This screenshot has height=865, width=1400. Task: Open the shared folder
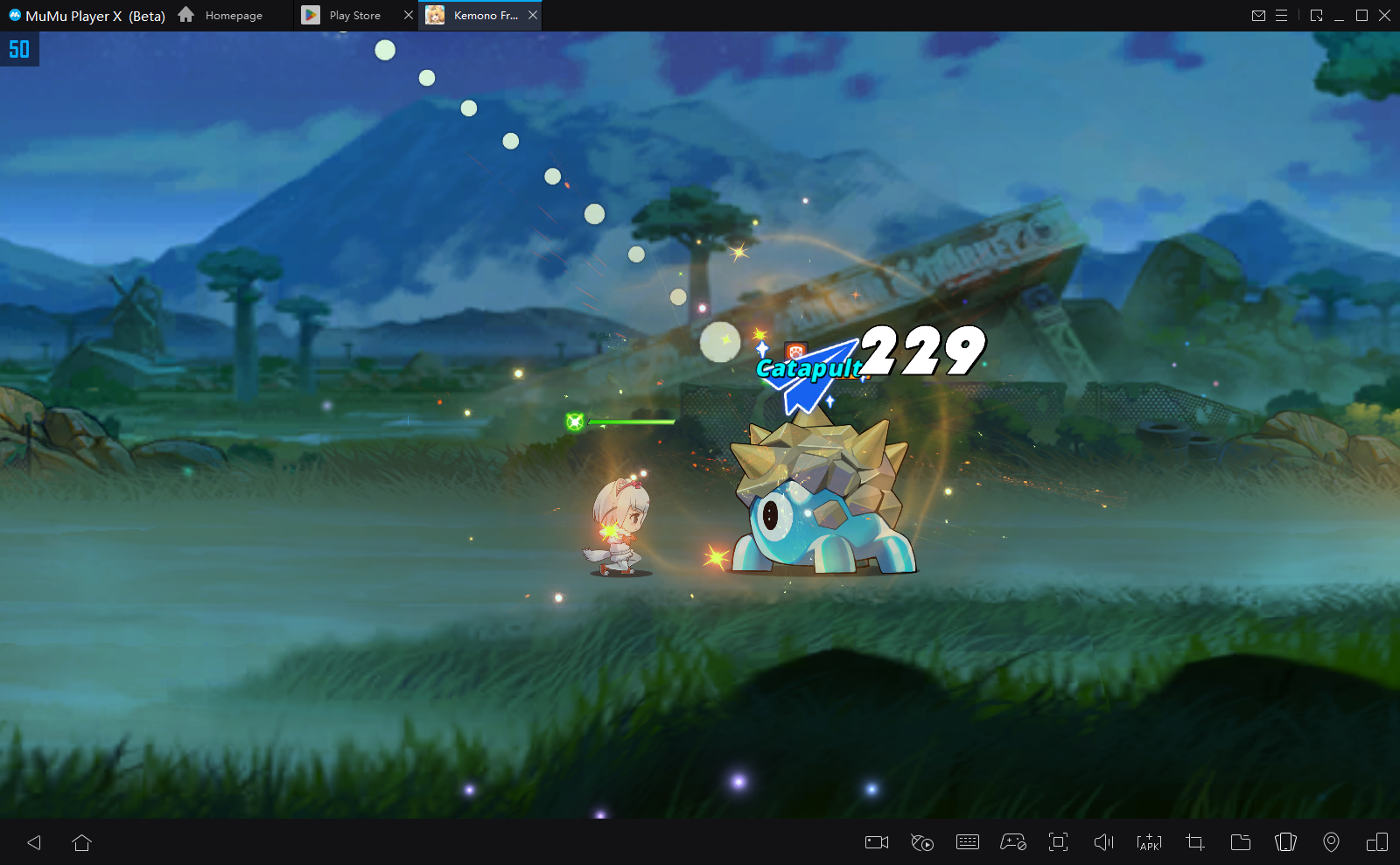point(1241,842)
